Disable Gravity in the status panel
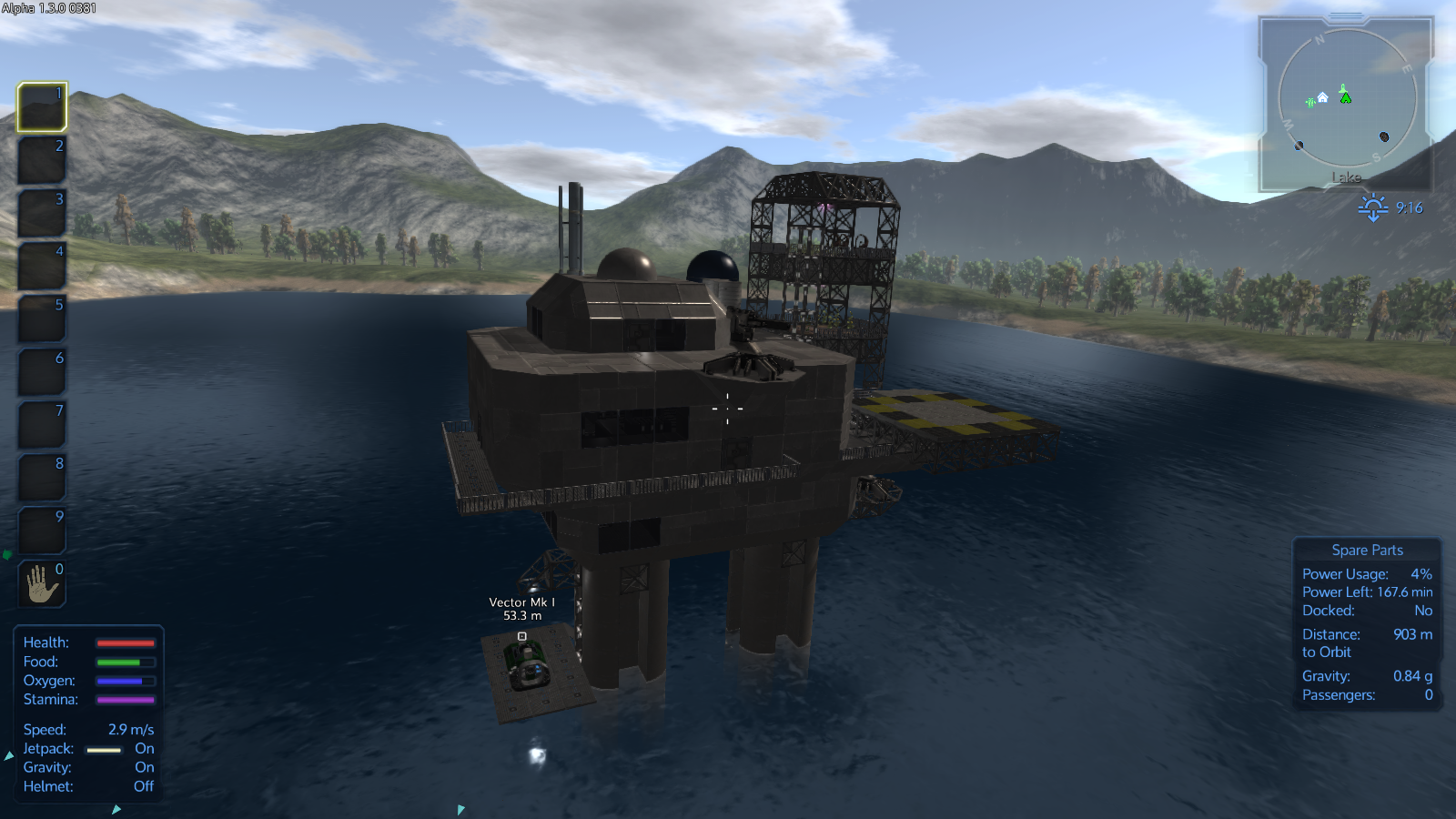Image resolution: width=1456 pixels, height=819 pixels. click(x=144, y=767)
